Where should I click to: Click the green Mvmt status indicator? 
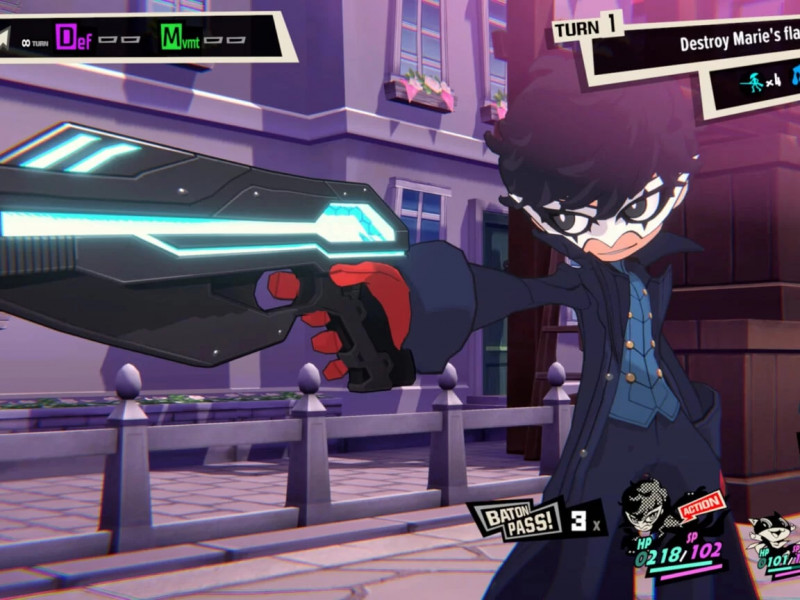pyautogui.click(x=172, y=39)
